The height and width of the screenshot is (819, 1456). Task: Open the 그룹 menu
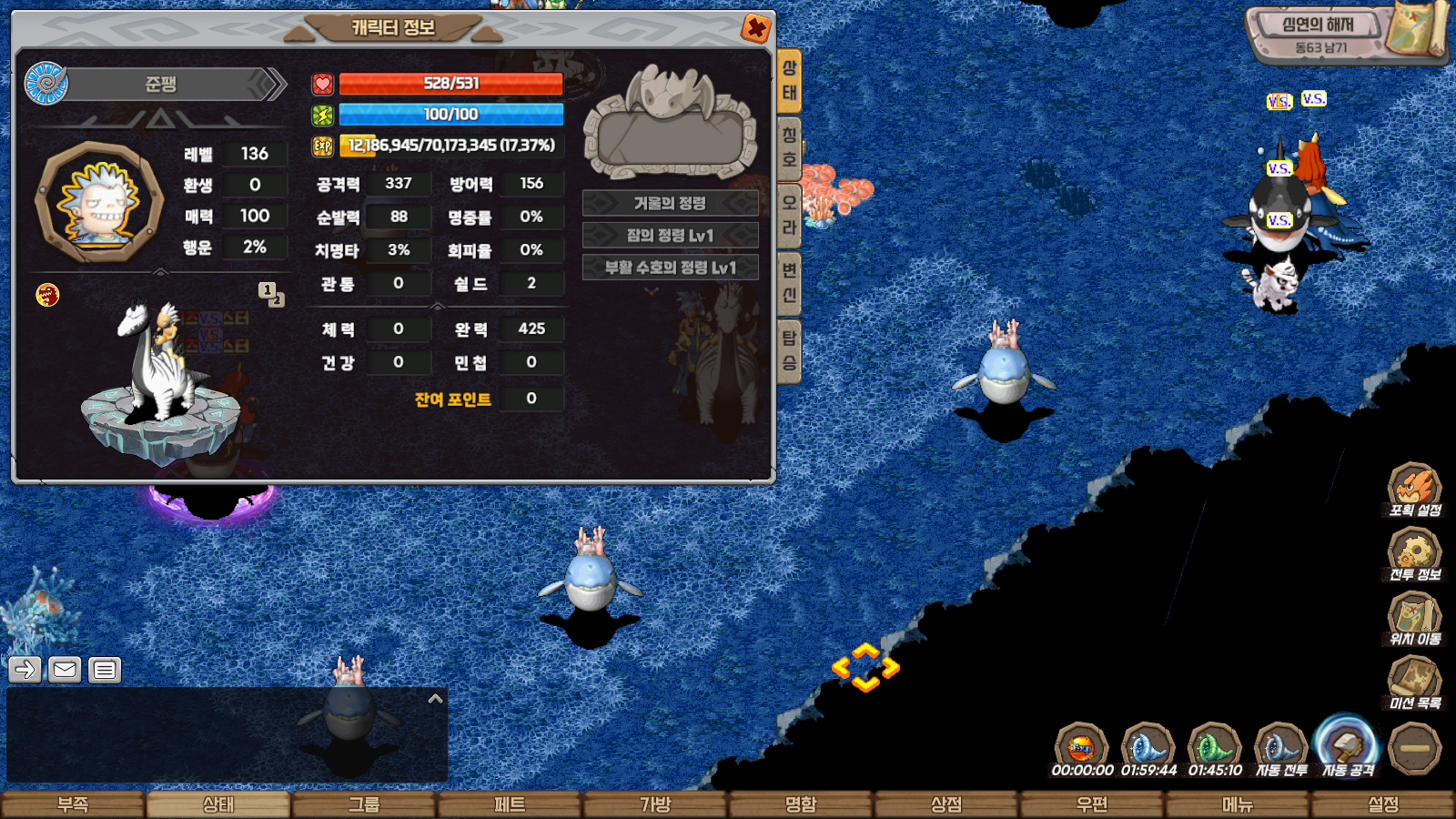[364, 804]
